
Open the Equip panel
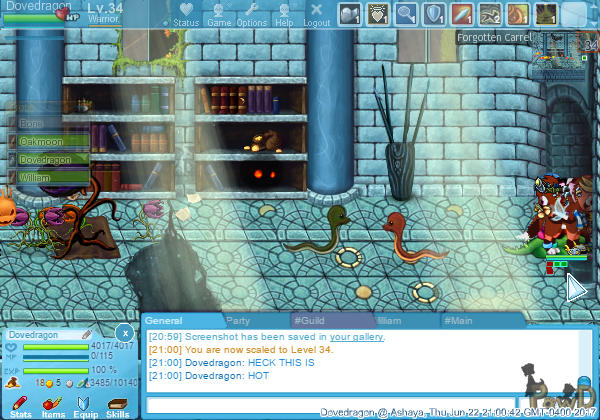click(x=85, y=405)
